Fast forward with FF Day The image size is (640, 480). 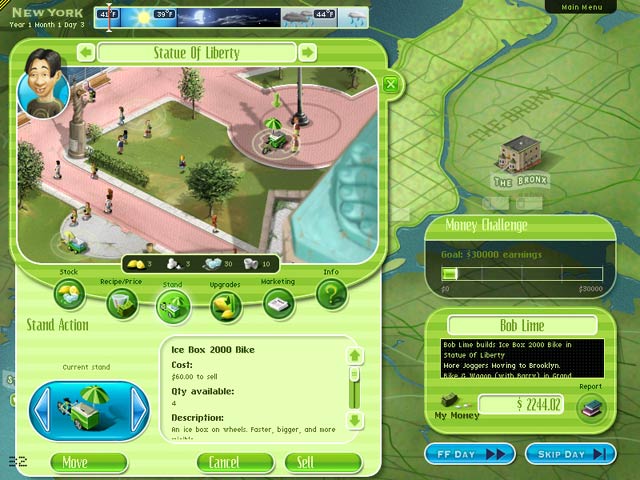pos(470,454)
